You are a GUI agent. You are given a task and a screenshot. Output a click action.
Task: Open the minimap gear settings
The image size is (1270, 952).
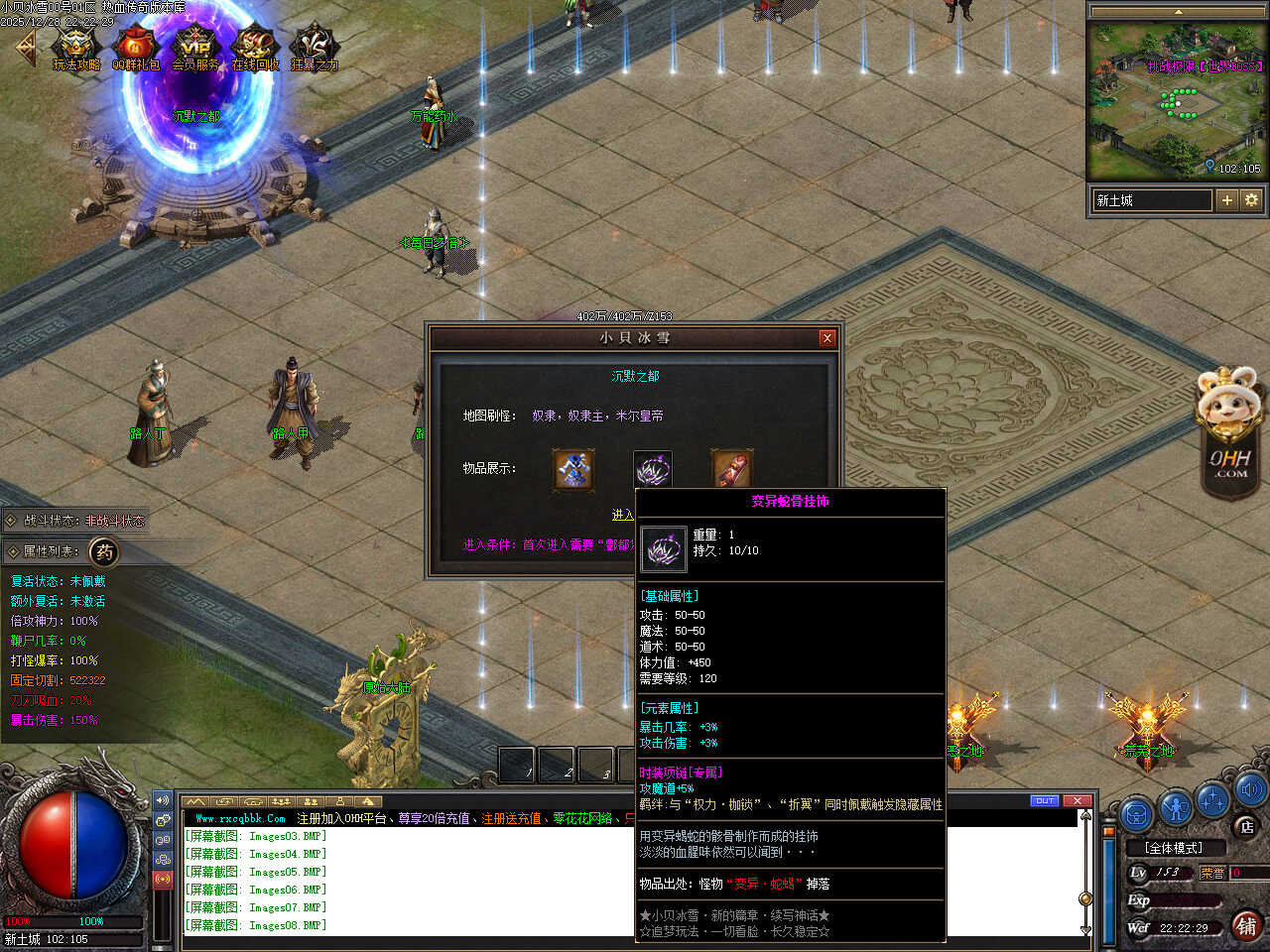click(x=1251, y=200)
